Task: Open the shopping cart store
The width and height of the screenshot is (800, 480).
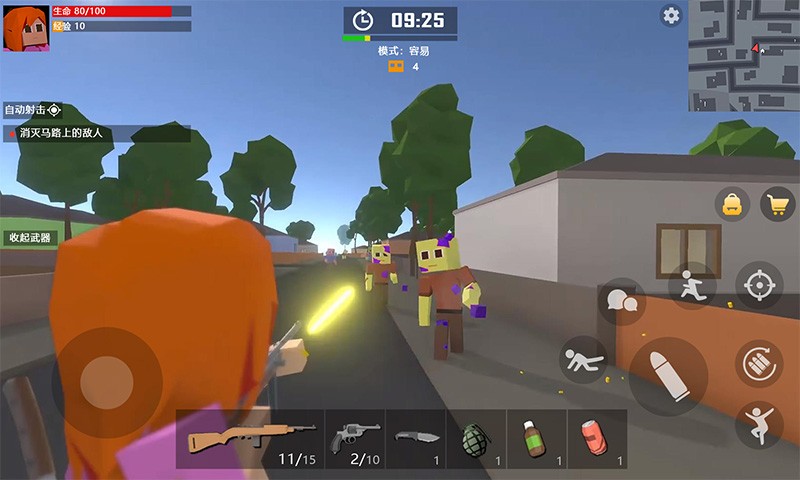Action: click(x=777, y=205)
